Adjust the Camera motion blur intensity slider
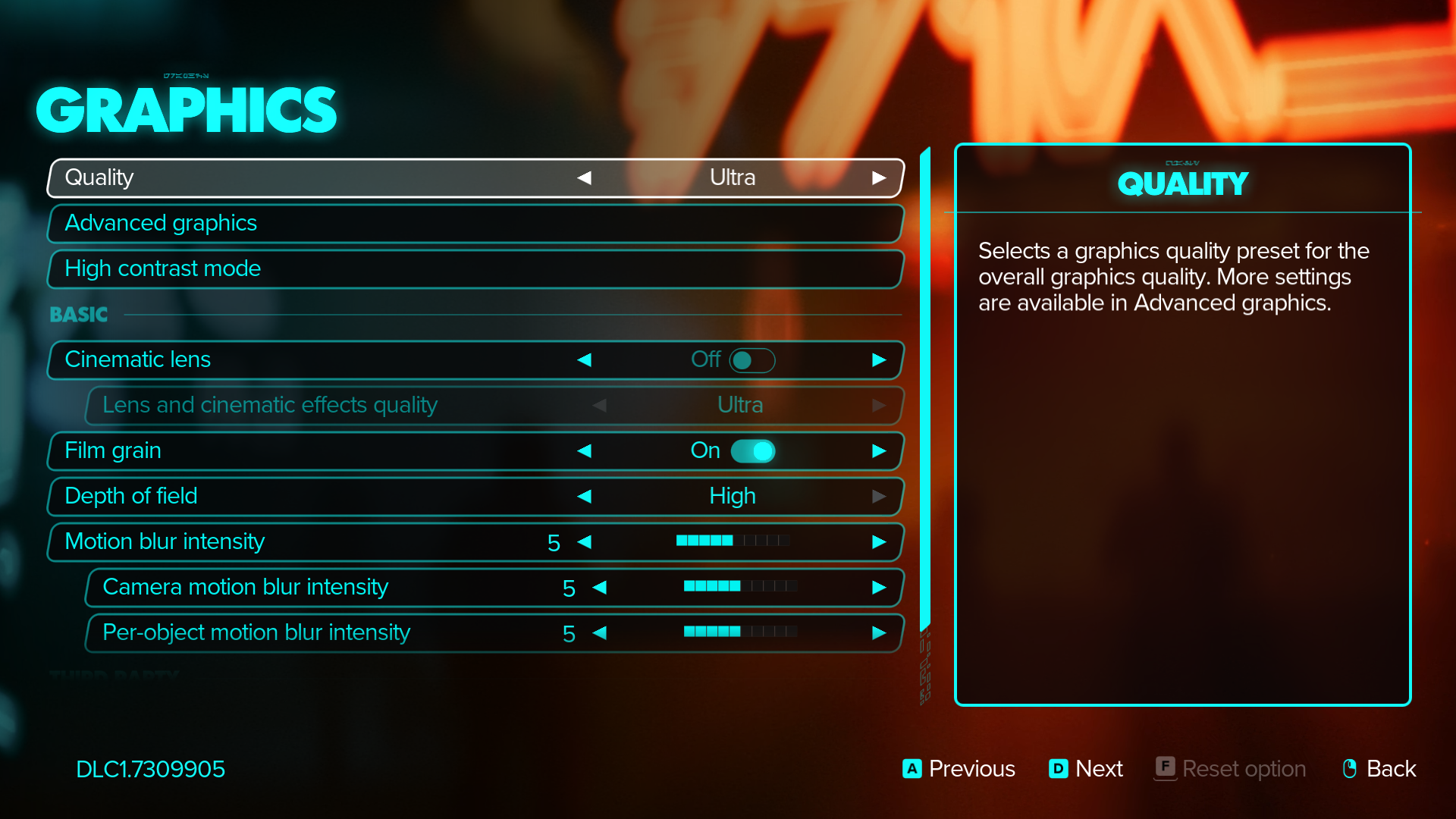The image size is (1456, 819). pos(740,586)
